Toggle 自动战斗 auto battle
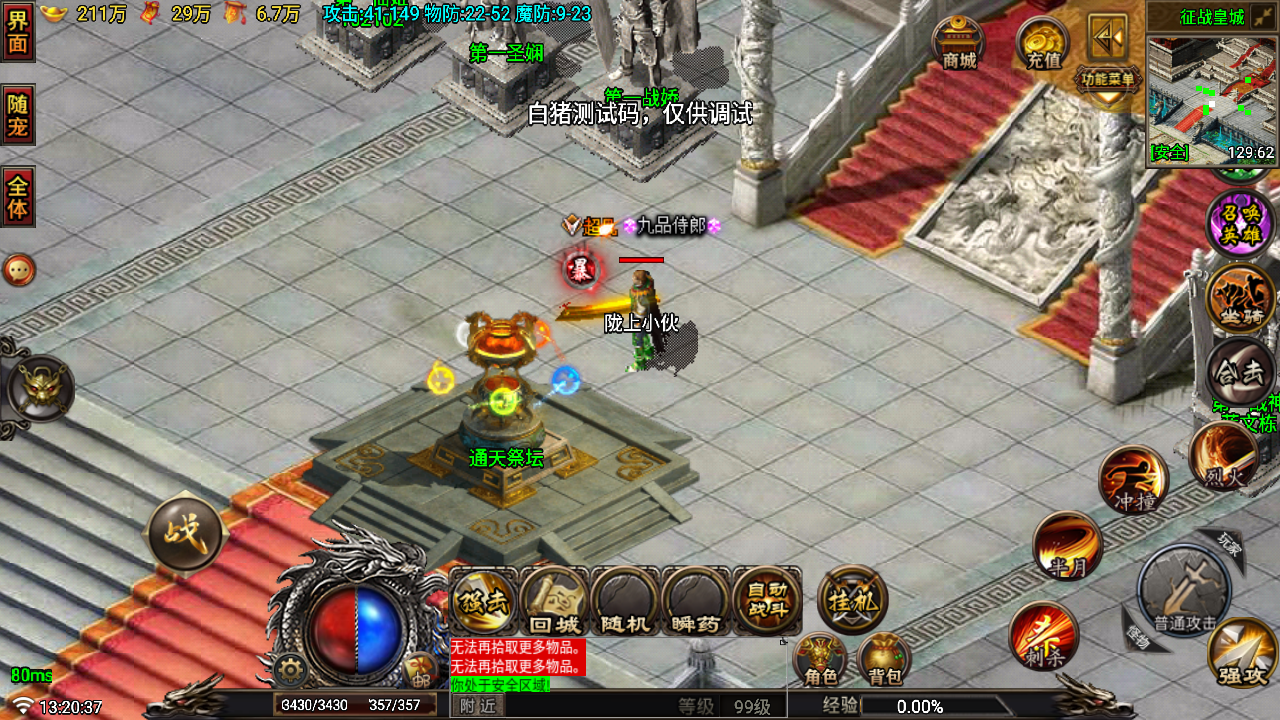Screen dimensions: 1280x720 [x=767, y=602]
